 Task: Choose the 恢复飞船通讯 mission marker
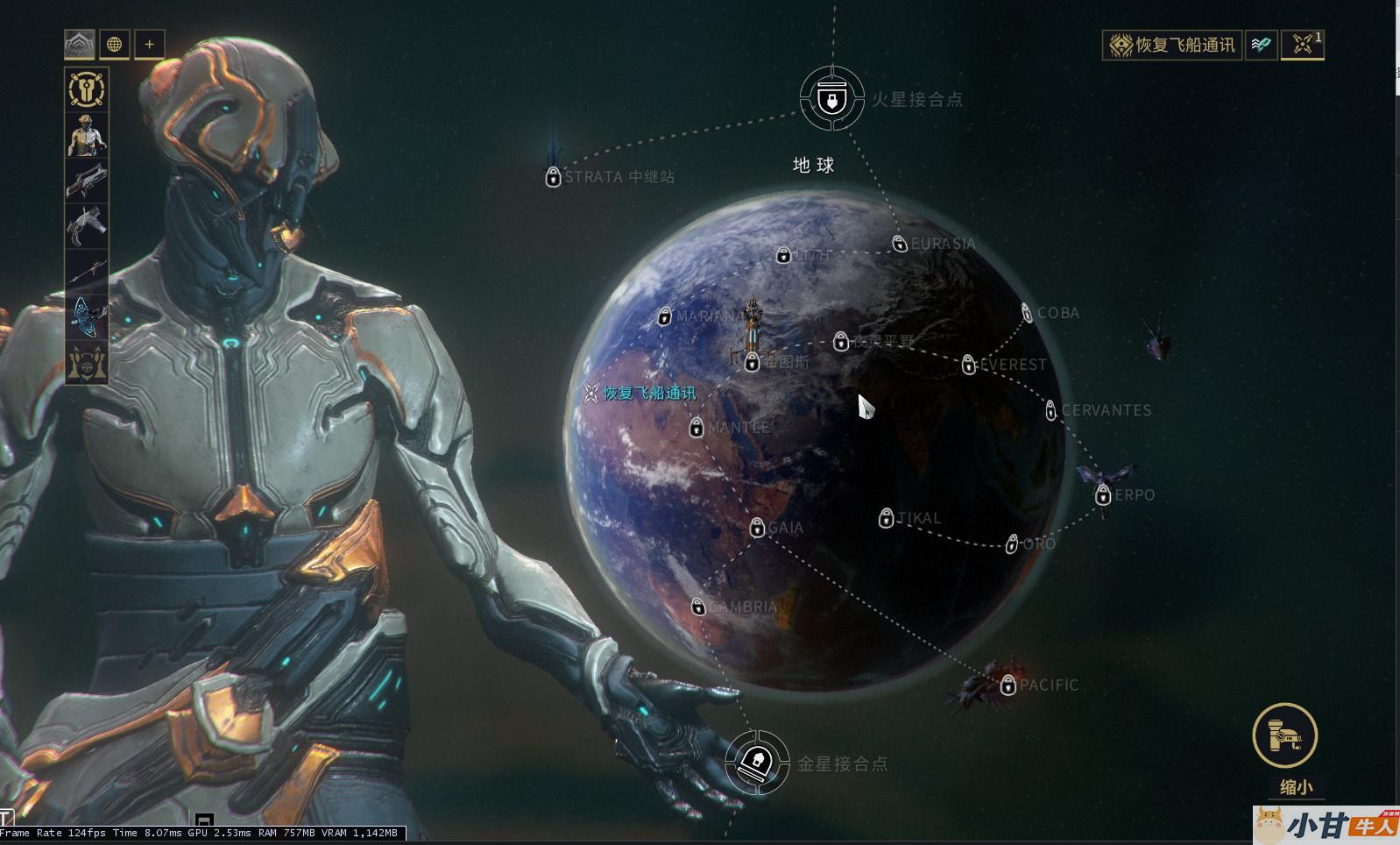tap(592, 394)
